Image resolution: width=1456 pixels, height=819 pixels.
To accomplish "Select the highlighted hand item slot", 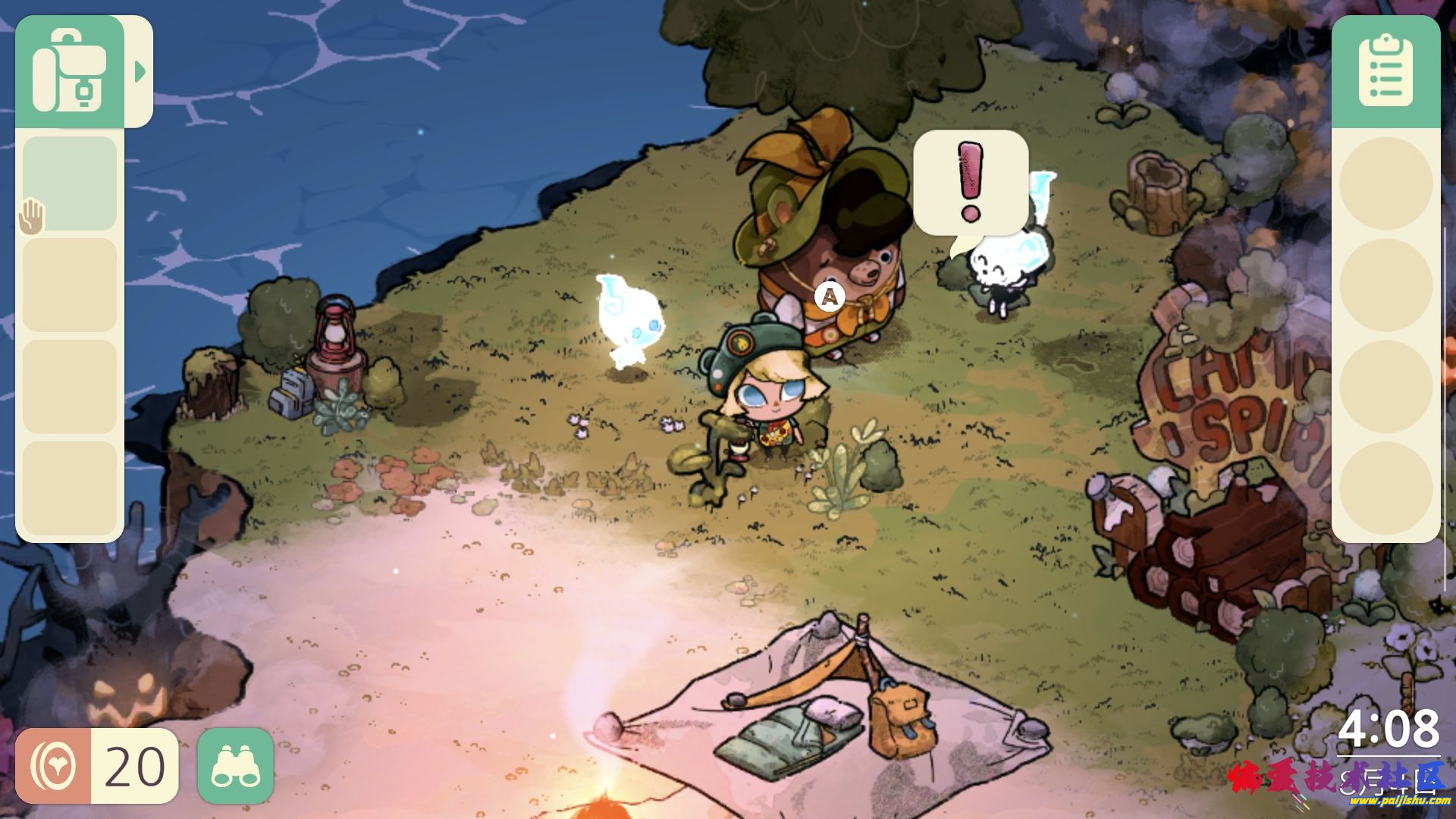I will [69, 184].
